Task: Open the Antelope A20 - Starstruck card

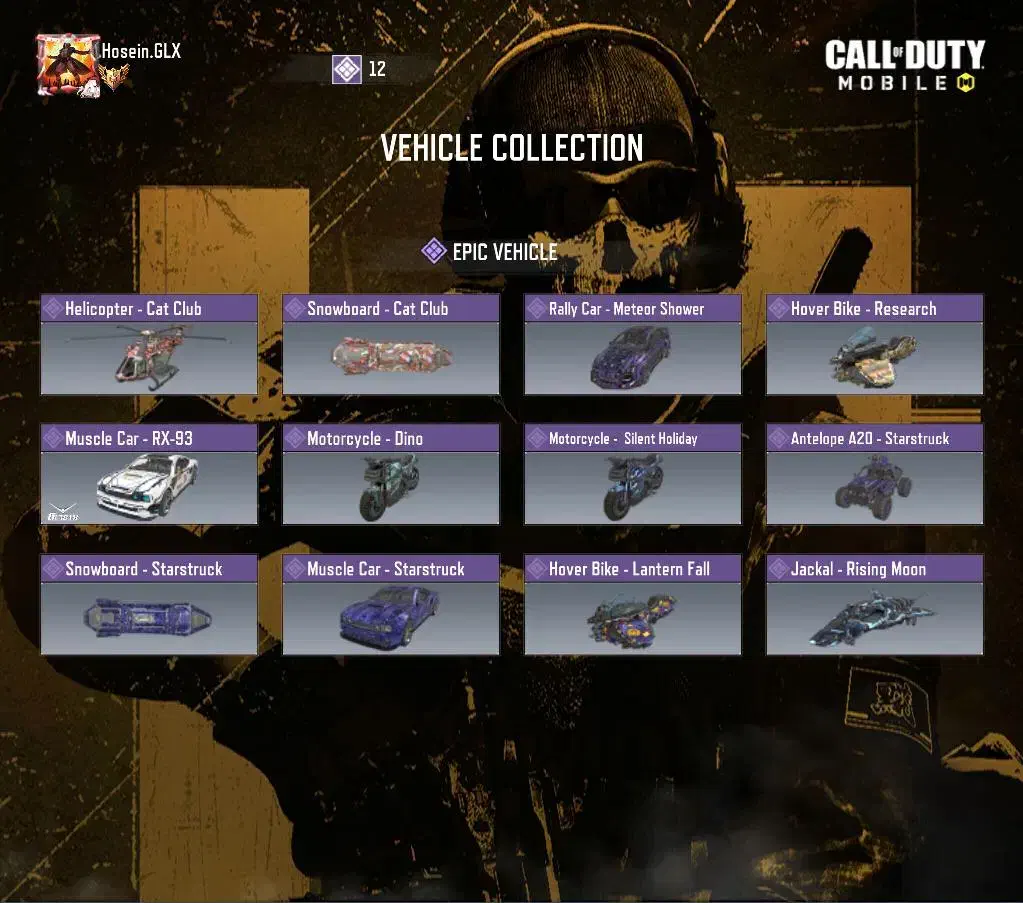Action: (875, 475)
